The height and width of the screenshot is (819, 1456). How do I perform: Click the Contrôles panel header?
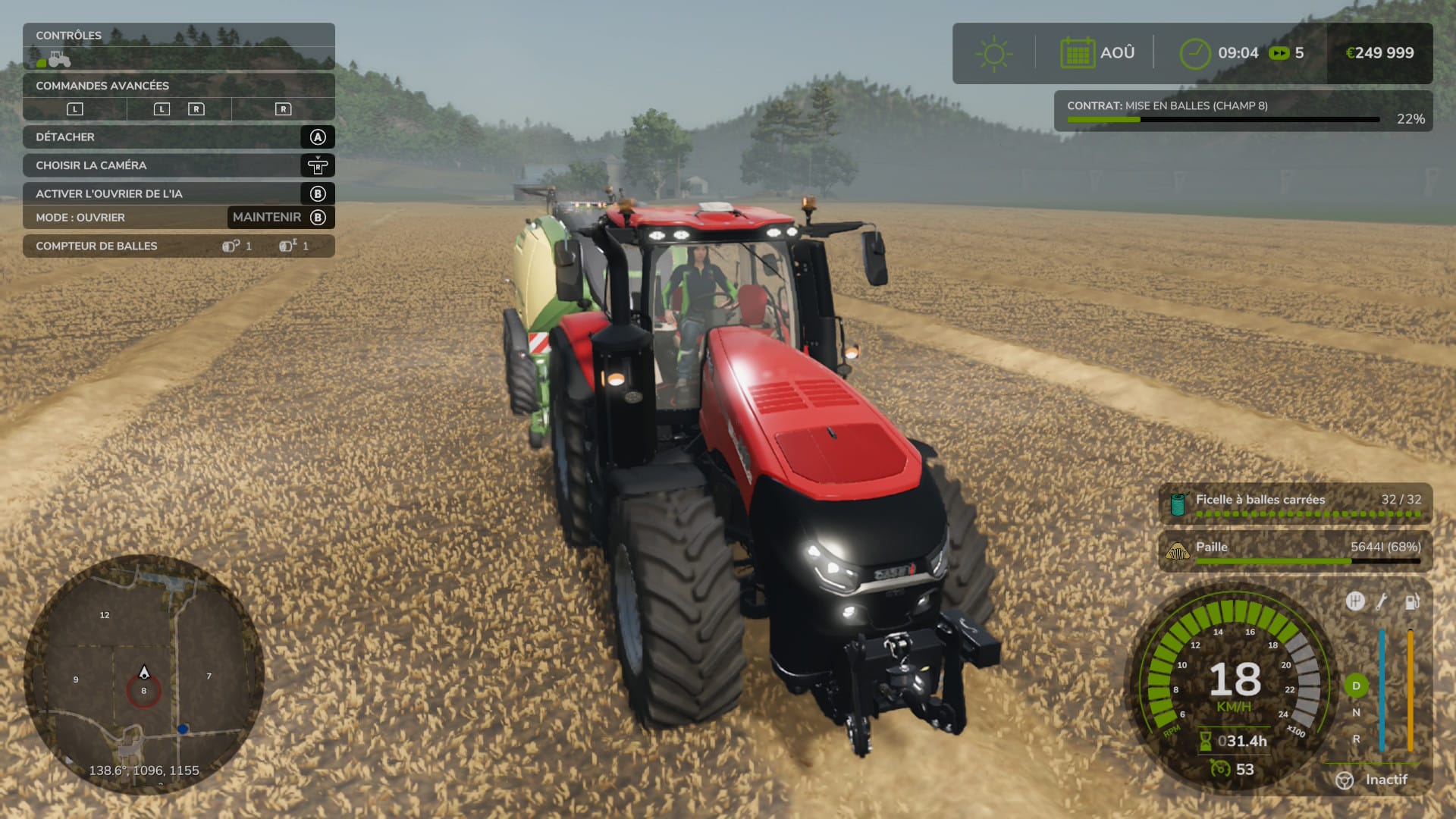pyautogui.click(x=178, y=36)
